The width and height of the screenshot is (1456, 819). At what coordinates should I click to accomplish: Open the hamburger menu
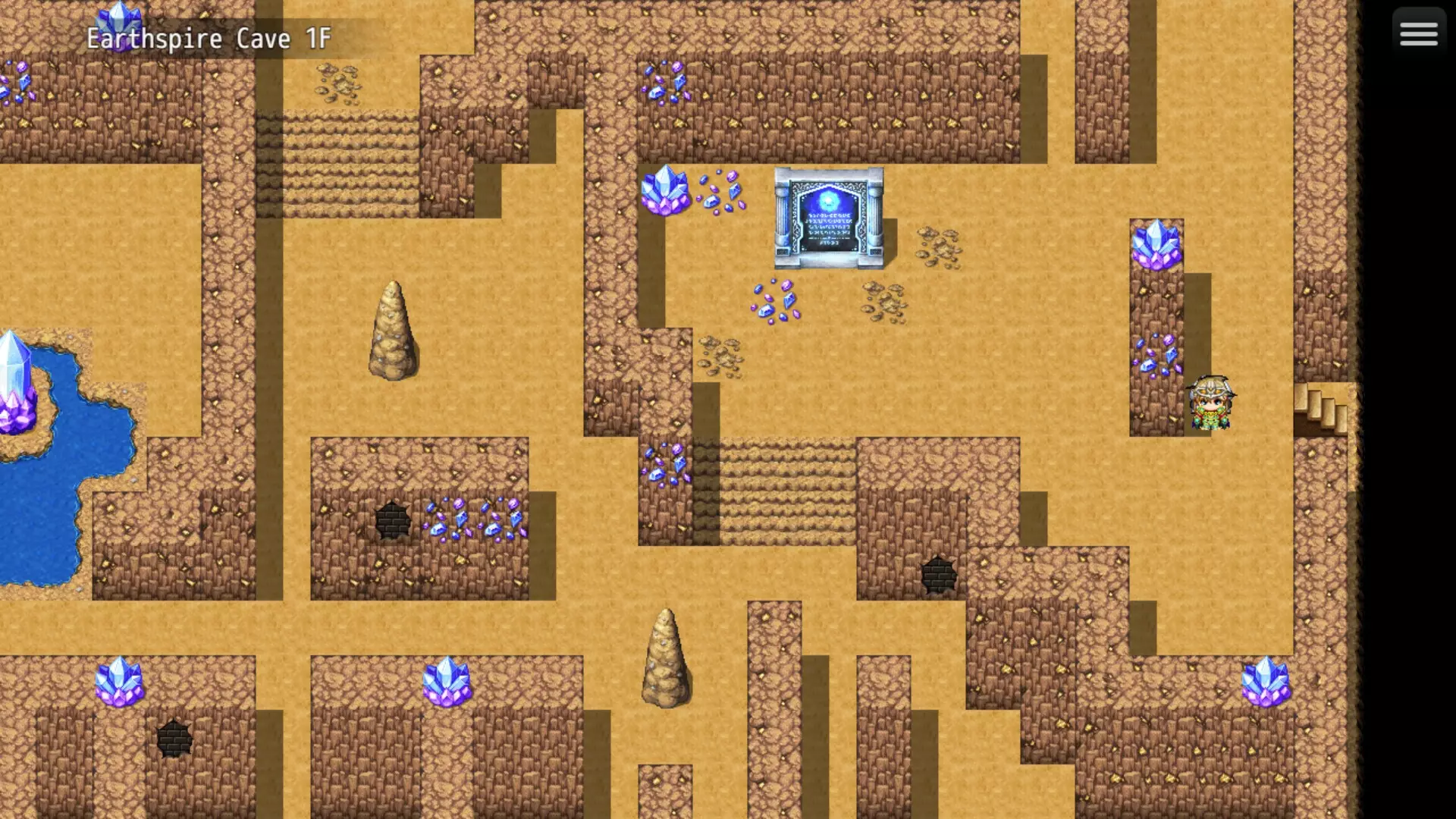(1418, 32)
